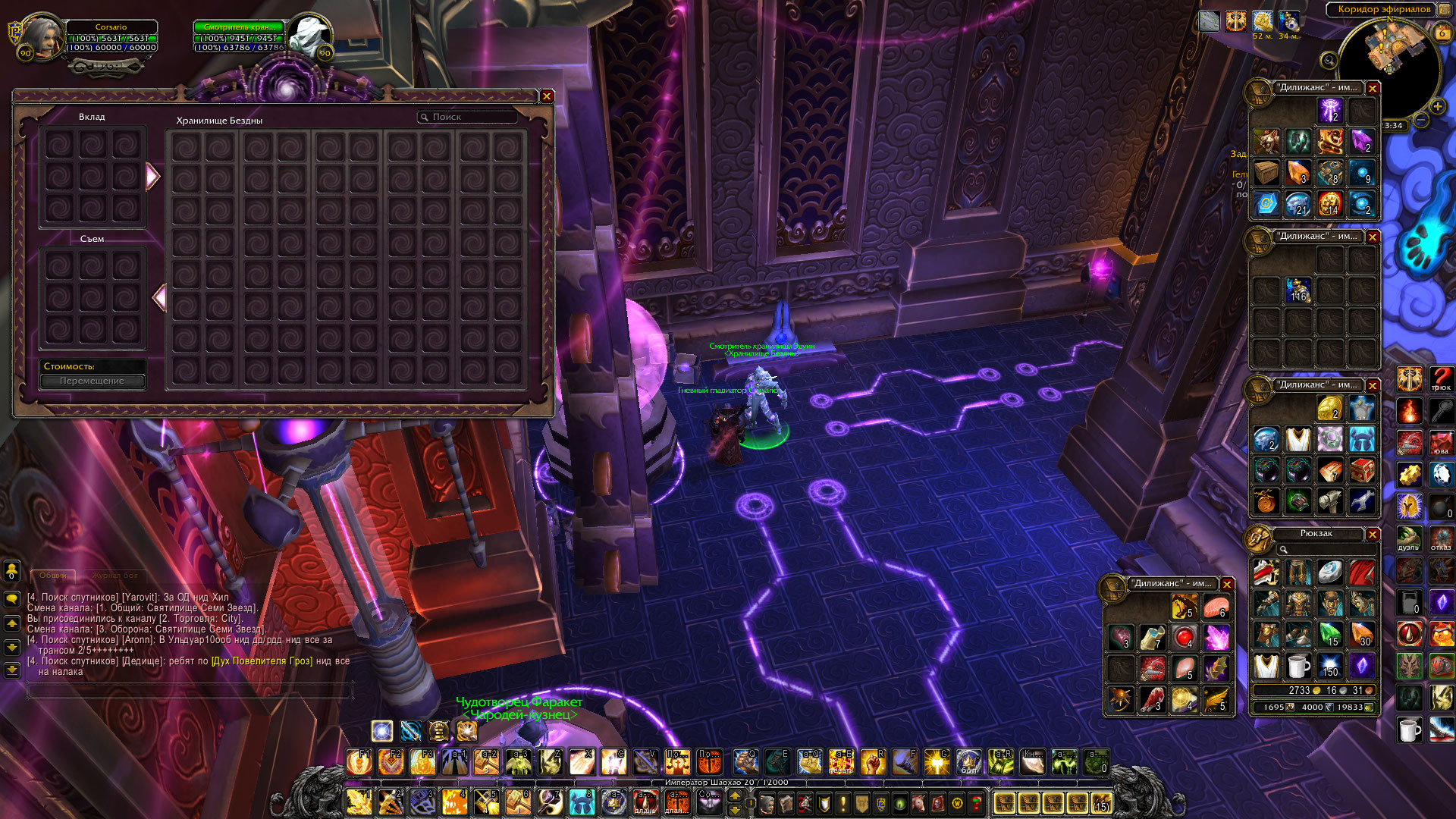Select the white tabard in Рюкзак

pyautogui.click(x=1266, y=666)
